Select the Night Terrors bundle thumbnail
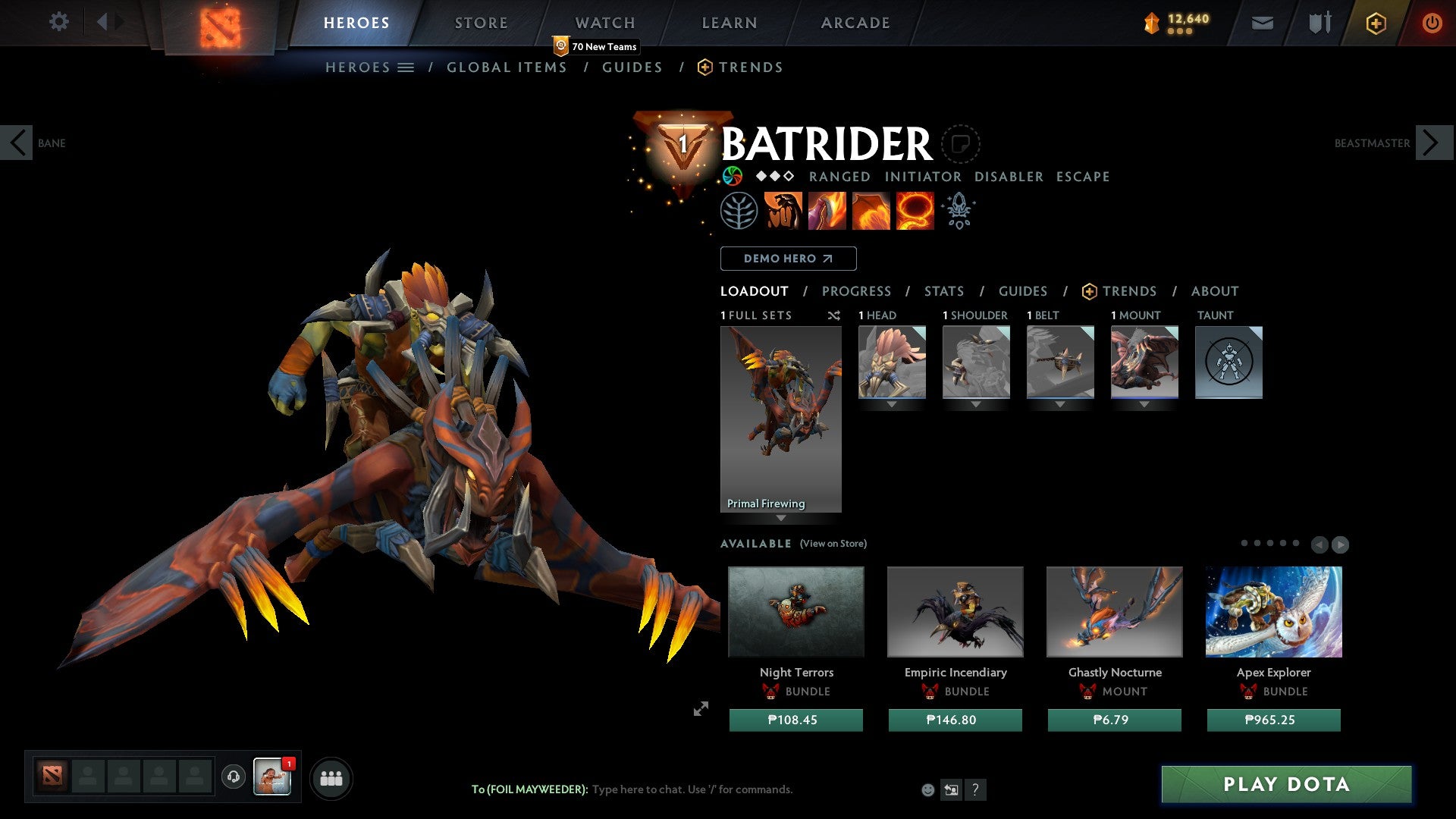This screenshot has width=1456, height=819. [x=795, y=611]
